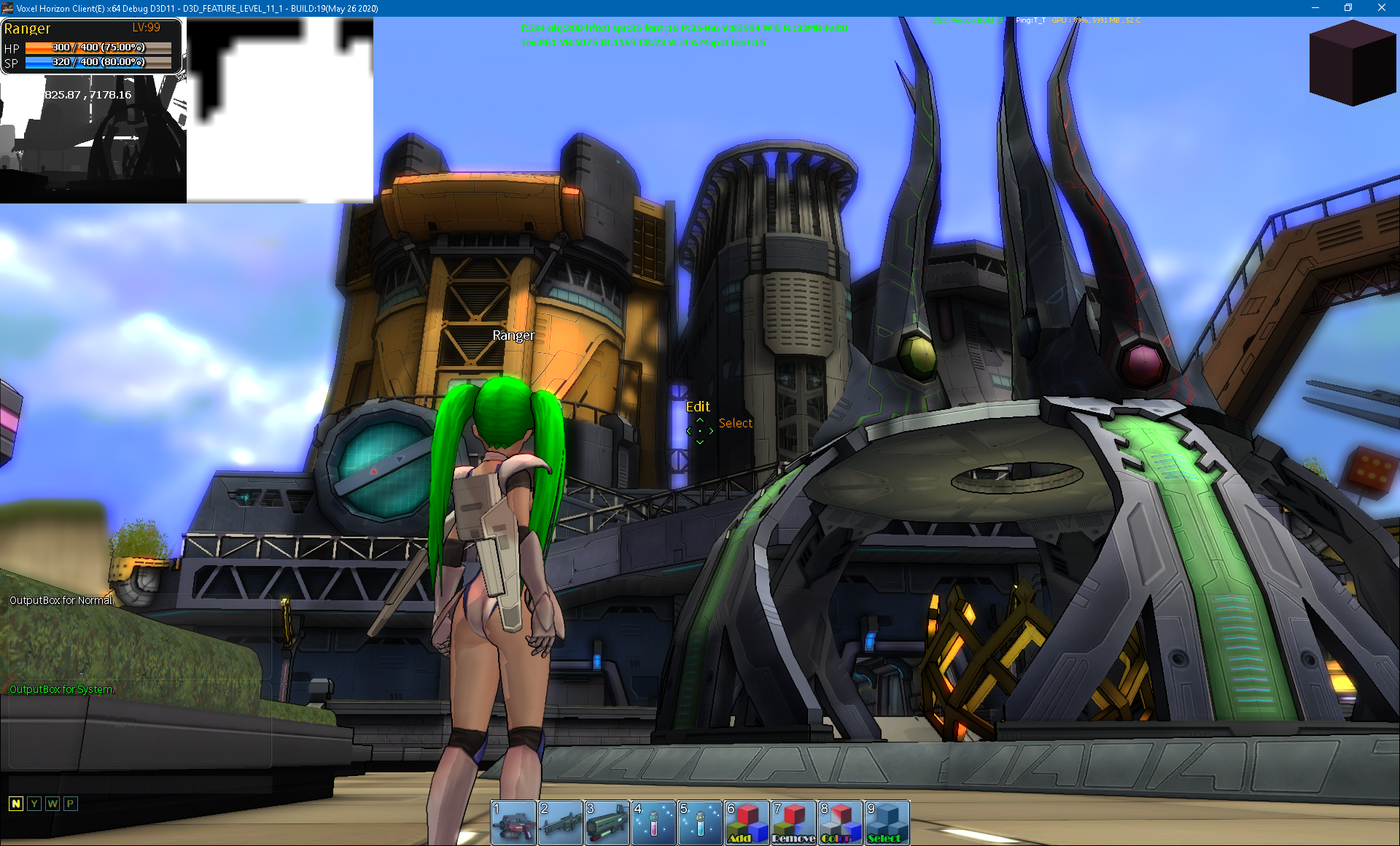Screen dimensions: 1400x846
Task: Equip the rifle in hotbar slot 2
Action: (x=561, y=823)
